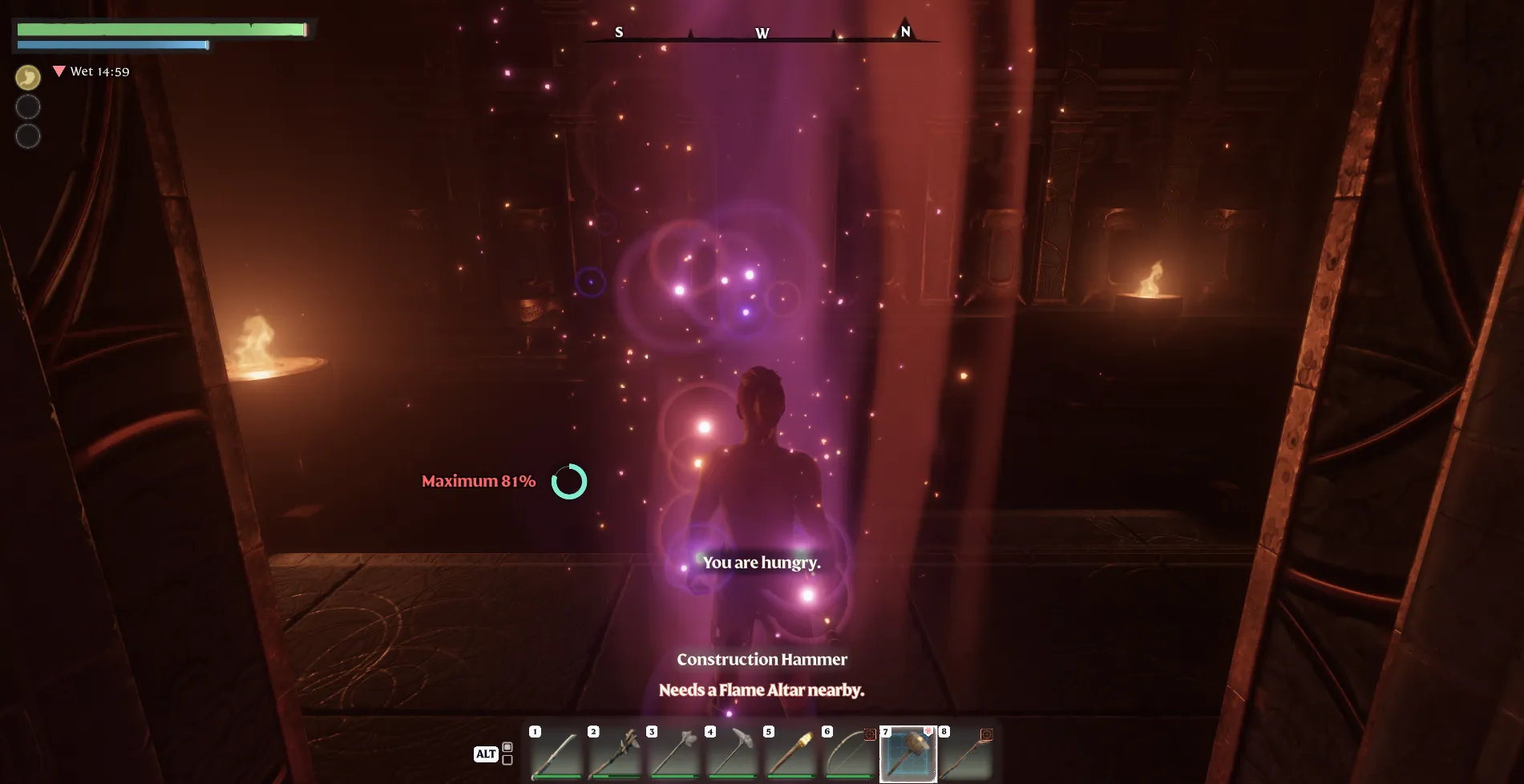Click the filled ALT bar selector square
The image size is (1524, 784).
507,747
